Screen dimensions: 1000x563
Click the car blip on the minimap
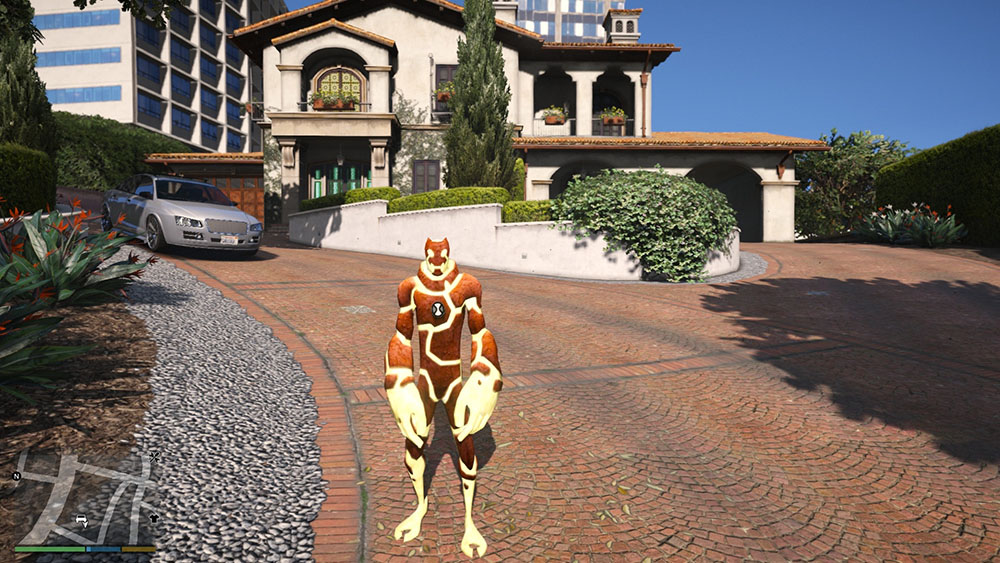[x=81, y=521]
